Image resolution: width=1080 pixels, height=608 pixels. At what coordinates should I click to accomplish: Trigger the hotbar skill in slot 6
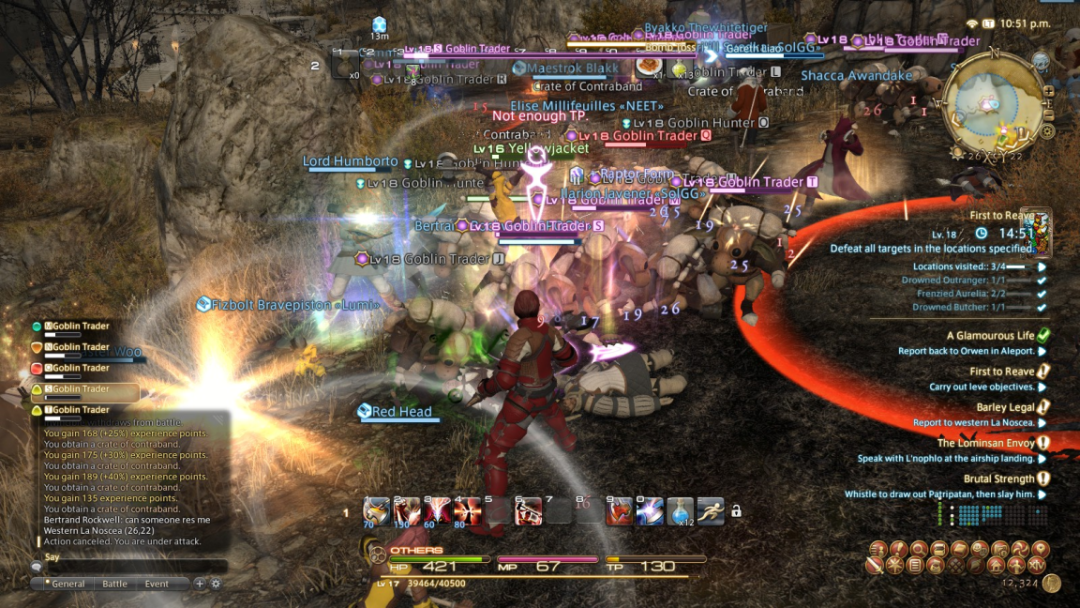528,510
